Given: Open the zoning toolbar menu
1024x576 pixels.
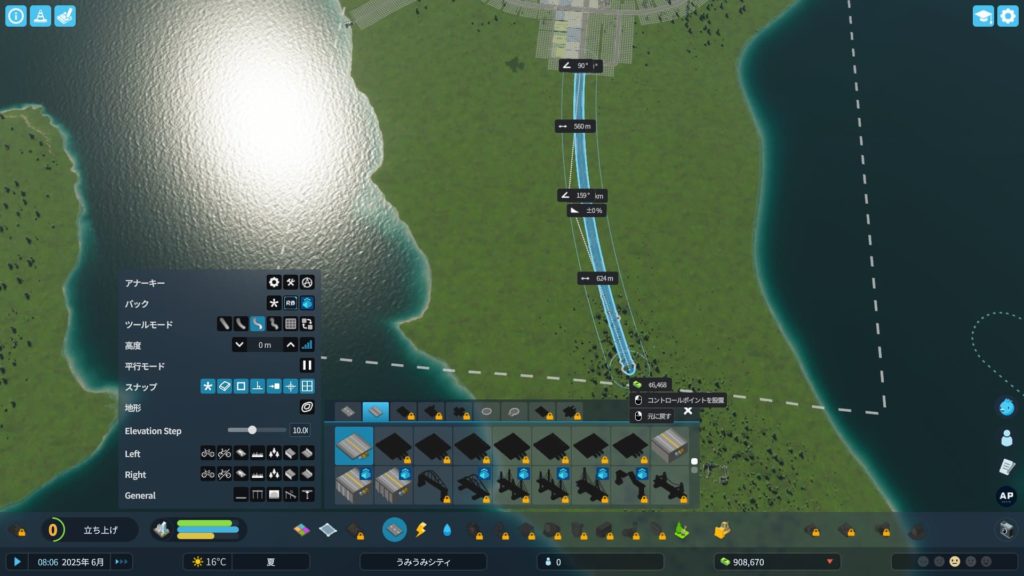Looking at the screenshot, I should click(x=303, y=529).
